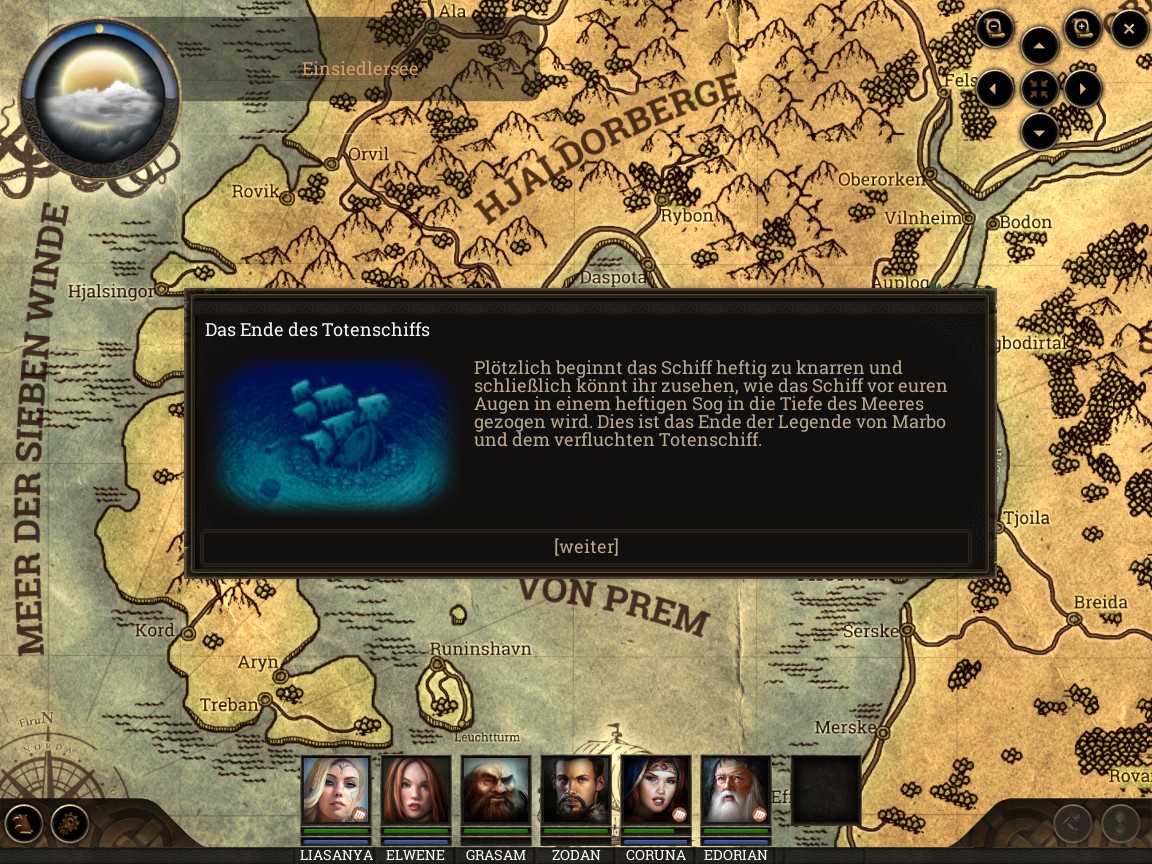Continue the dialogue with [weiter]
This screenshot has height=864, width=1152.
pos(586,547)
